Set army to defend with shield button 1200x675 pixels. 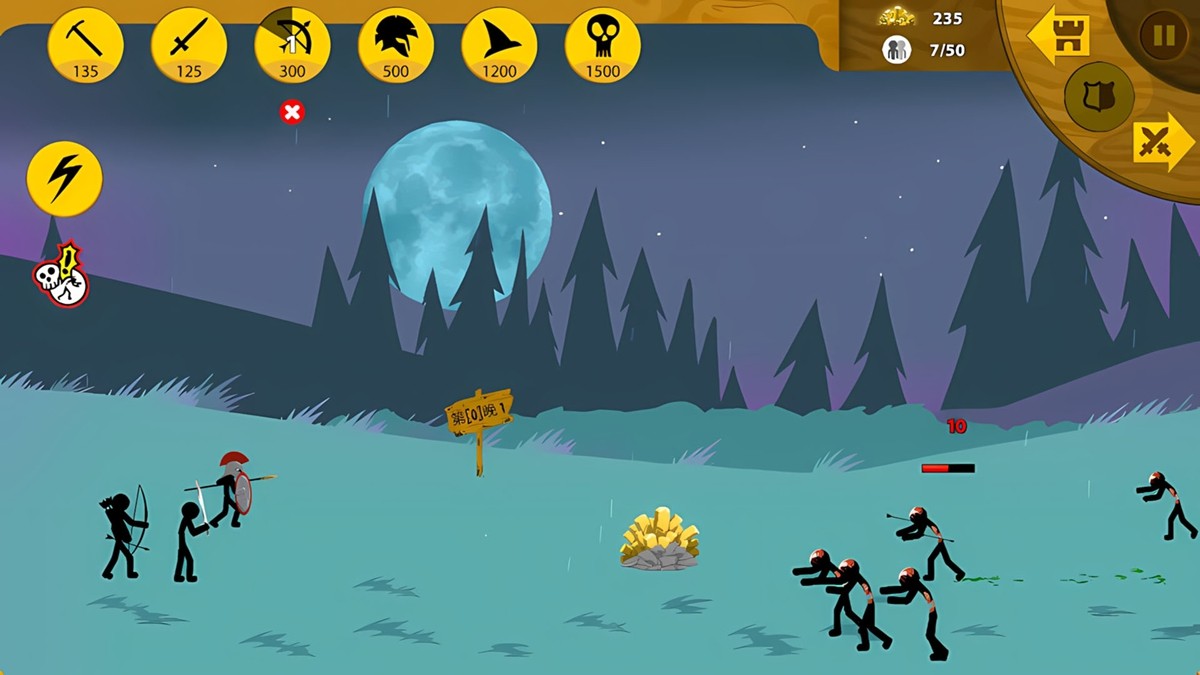(1099, 97)
